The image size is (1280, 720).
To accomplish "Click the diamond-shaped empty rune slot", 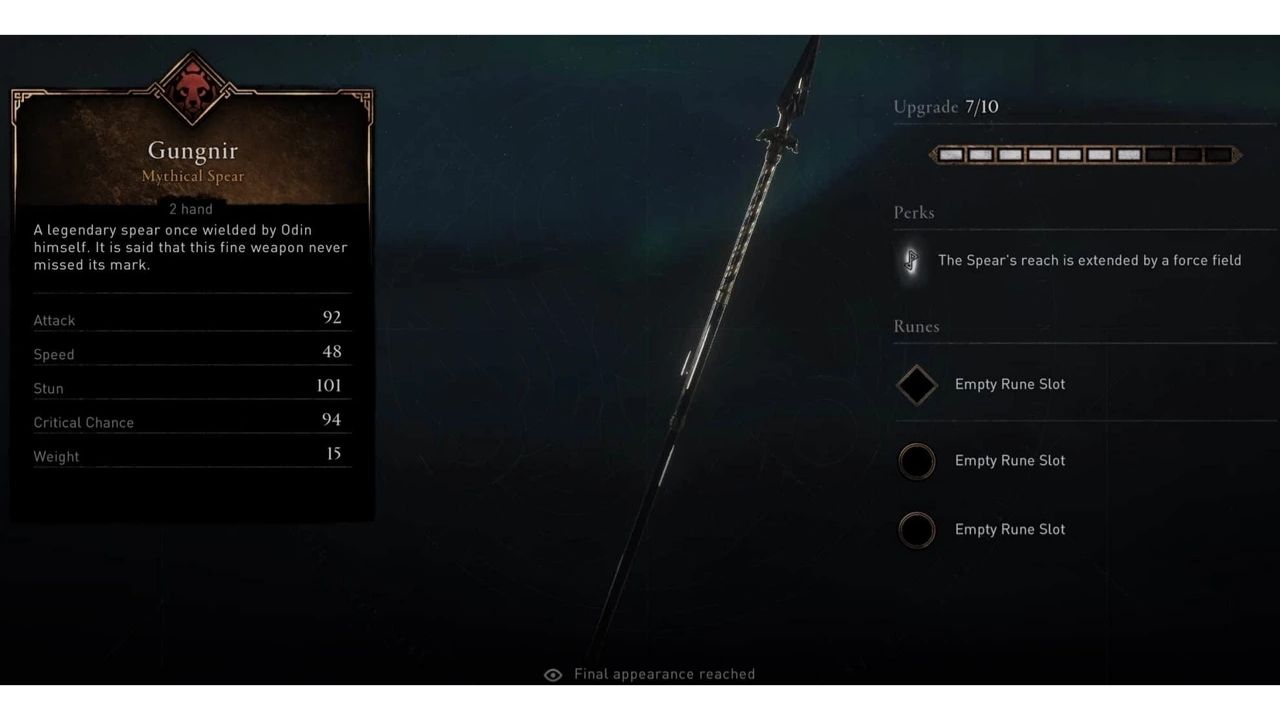I will pyautogui.click(x=916, y=384).
